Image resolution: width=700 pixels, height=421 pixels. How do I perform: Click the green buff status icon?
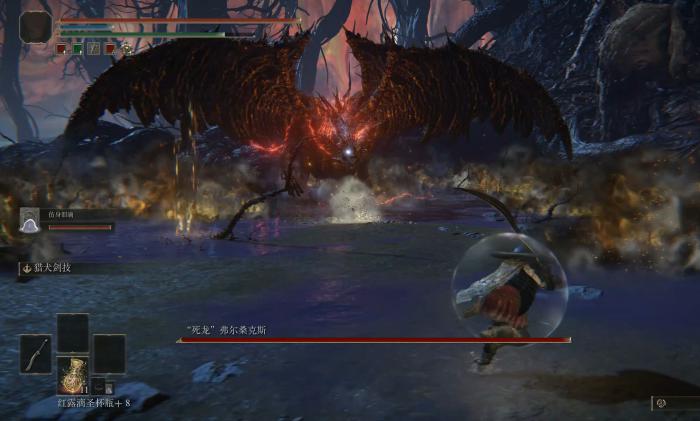click(77, 47)
